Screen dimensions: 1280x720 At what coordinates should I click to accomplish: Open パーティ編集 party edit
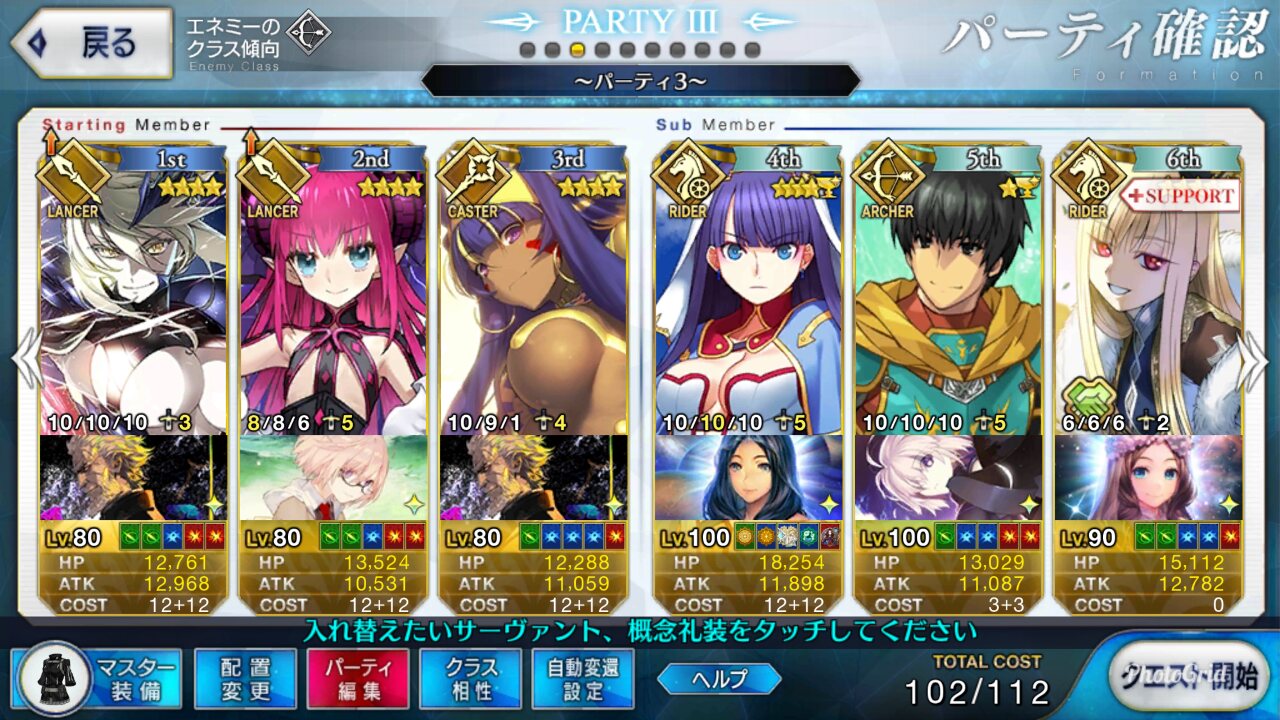(358, 678)
